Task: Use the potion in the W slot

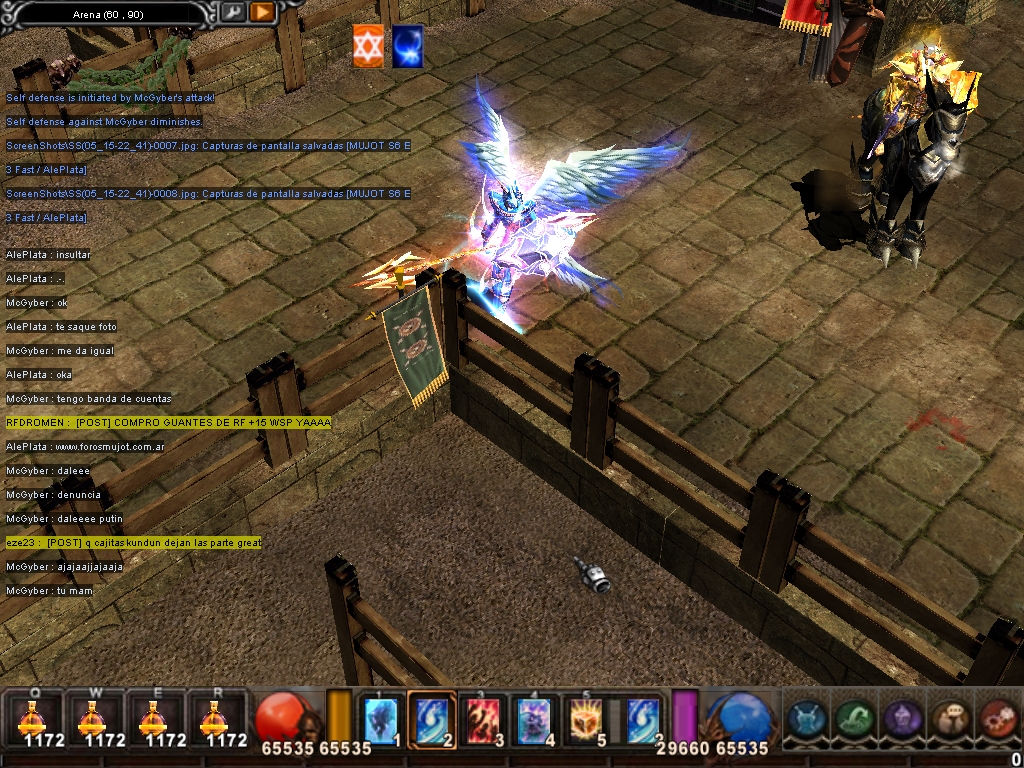Action: click(92, 718)
